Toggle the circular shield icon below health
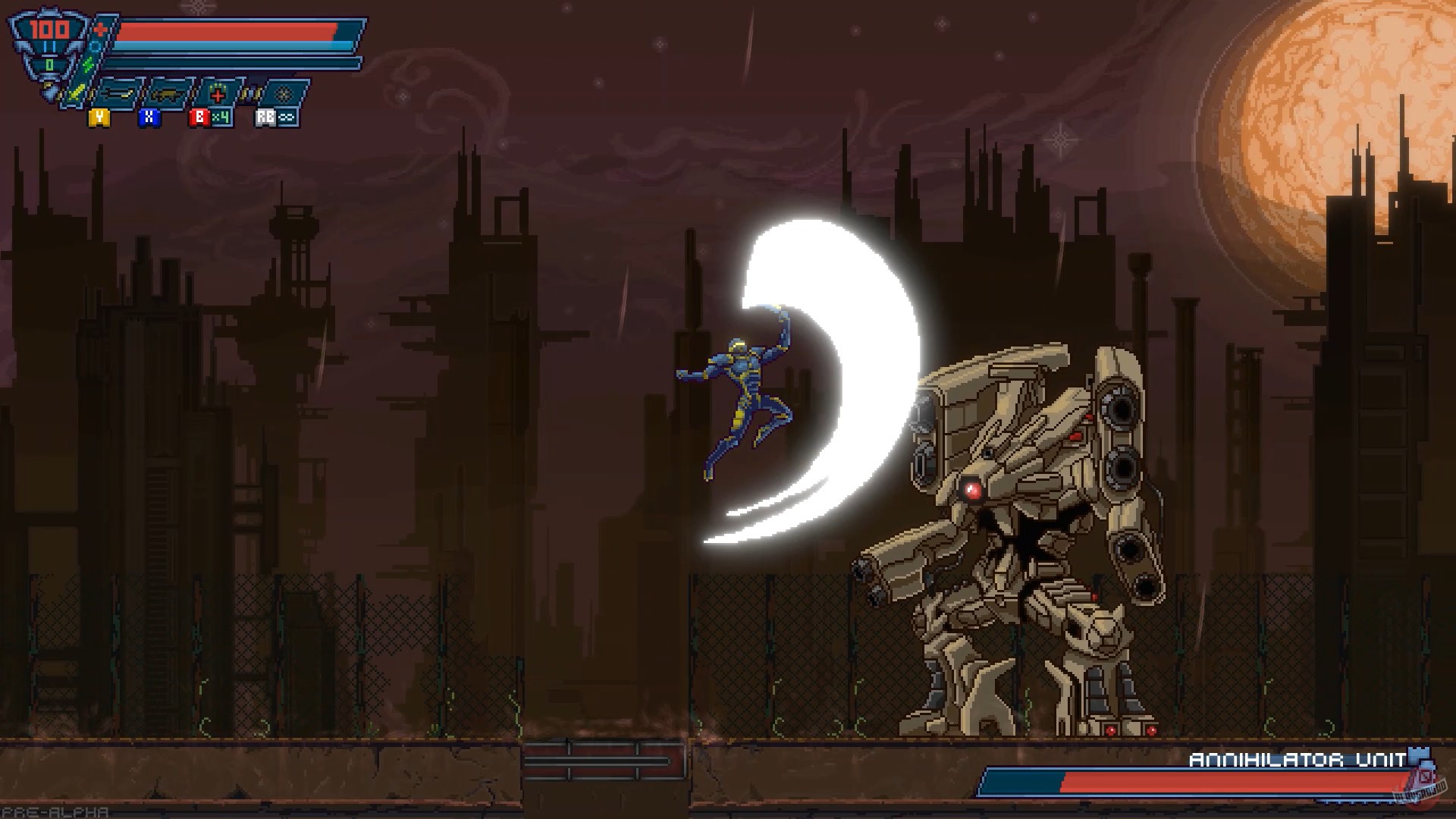The width and height of the screenshot is (1456, 819). [x=94, y=45]
